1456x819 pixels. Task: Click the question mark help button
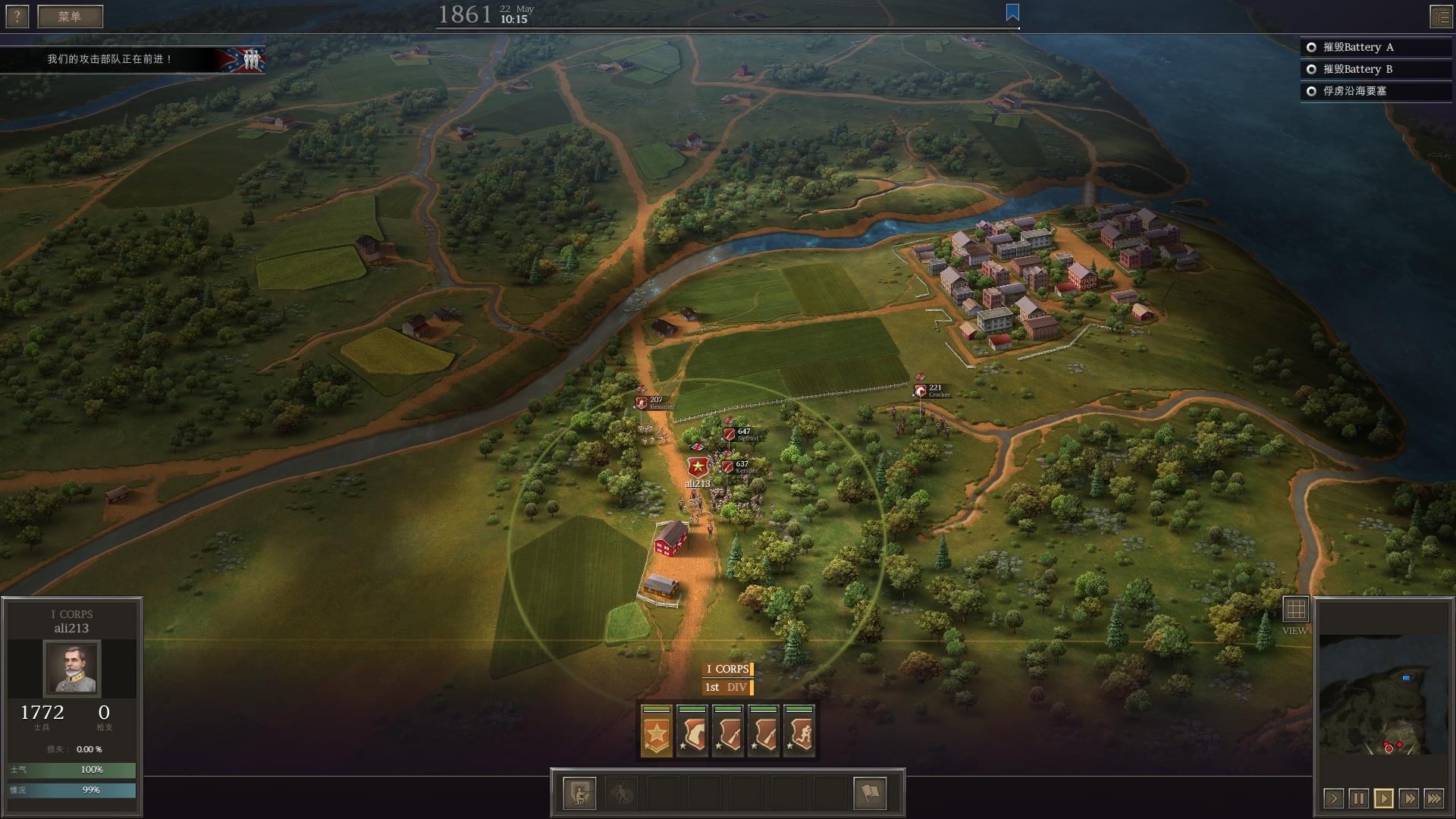pyautogui.click(x=17, y=17)
